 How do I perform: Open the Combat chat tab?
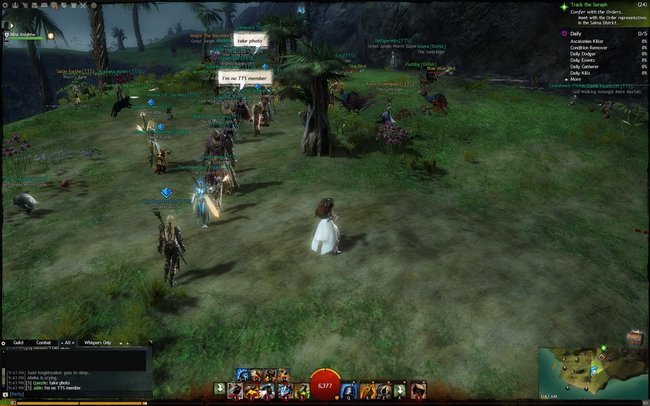[x=44, y=343]
